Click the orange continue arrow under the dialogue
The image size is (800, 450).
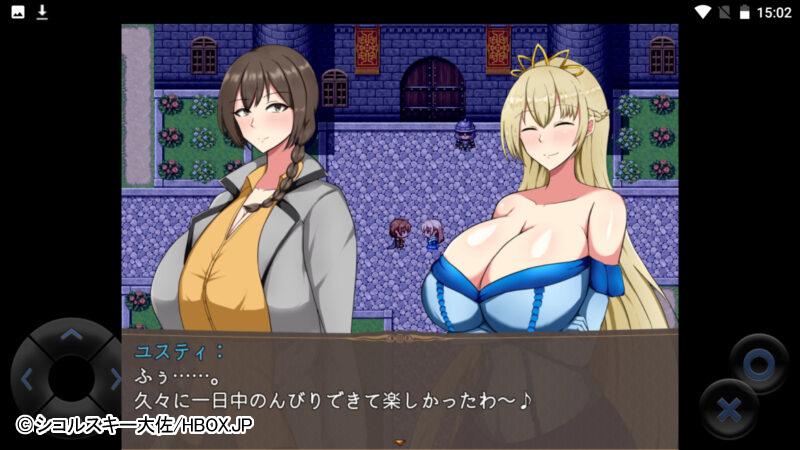click(401, 440)
